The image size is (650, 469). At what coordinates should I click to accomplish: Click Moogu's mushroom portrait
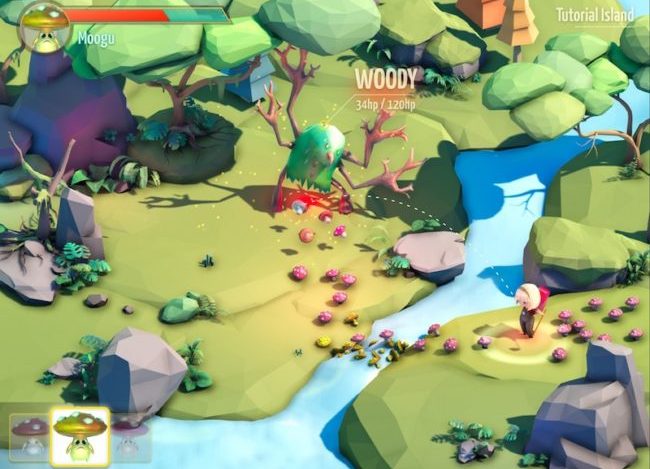(x=43, y=23)
